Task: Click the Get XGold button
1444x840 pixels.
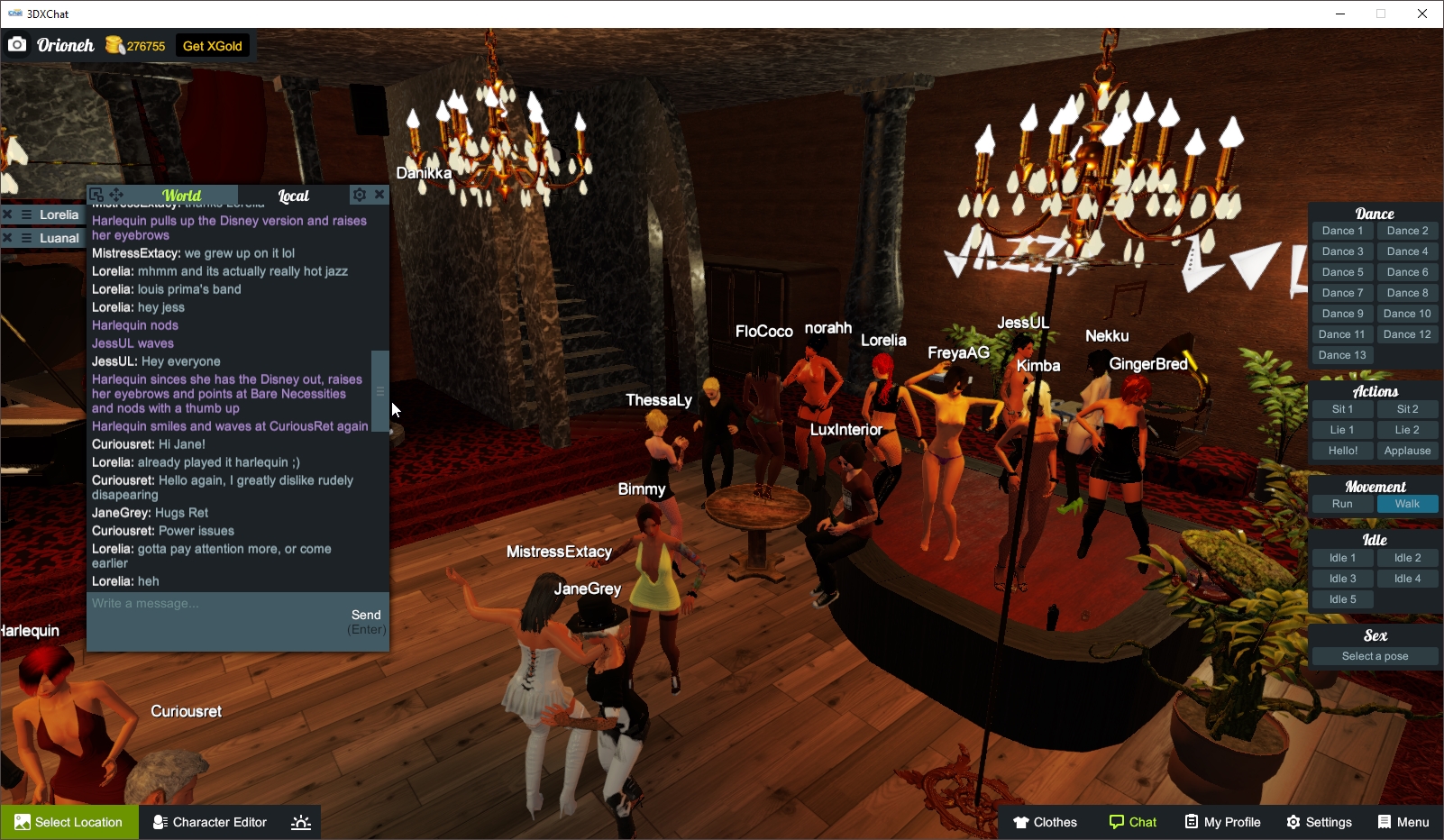Action: [x=213, y=44]
